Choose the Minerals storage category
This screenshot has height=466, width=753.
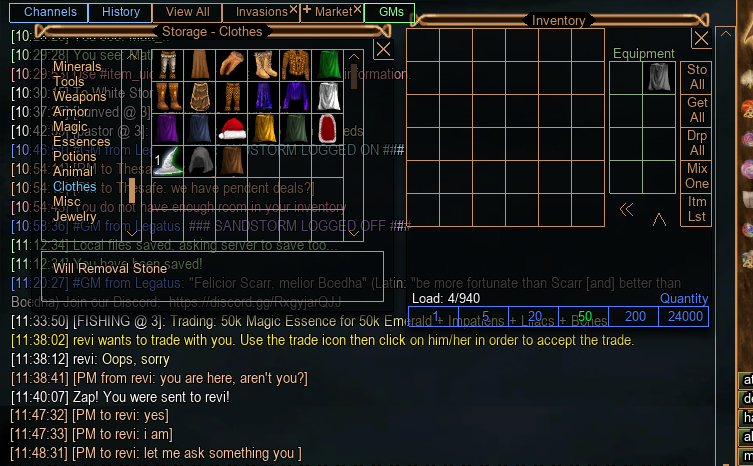coord(77,67)
